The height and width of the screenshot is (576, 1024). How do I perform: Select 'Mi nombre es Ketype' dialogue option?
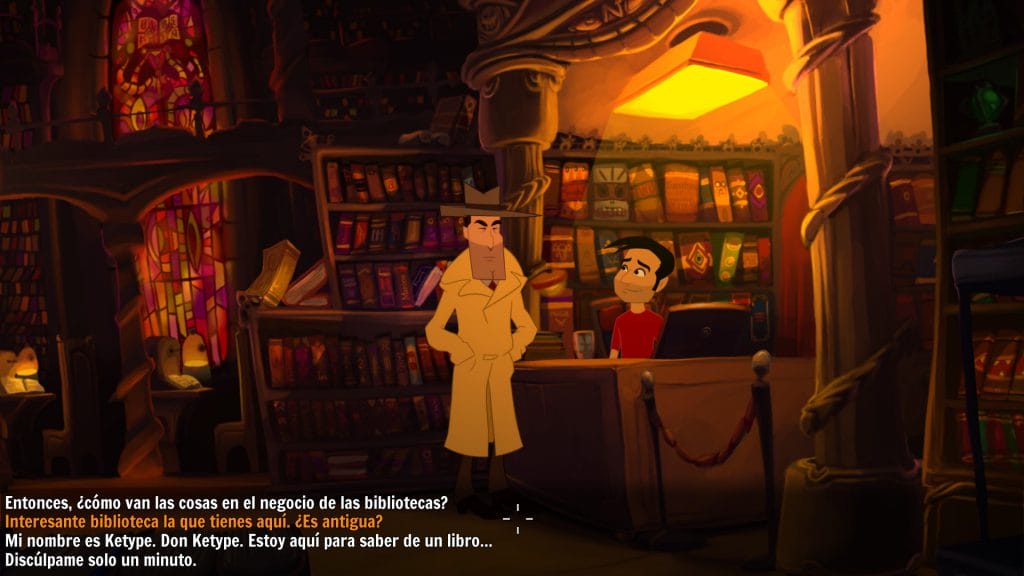248,541
